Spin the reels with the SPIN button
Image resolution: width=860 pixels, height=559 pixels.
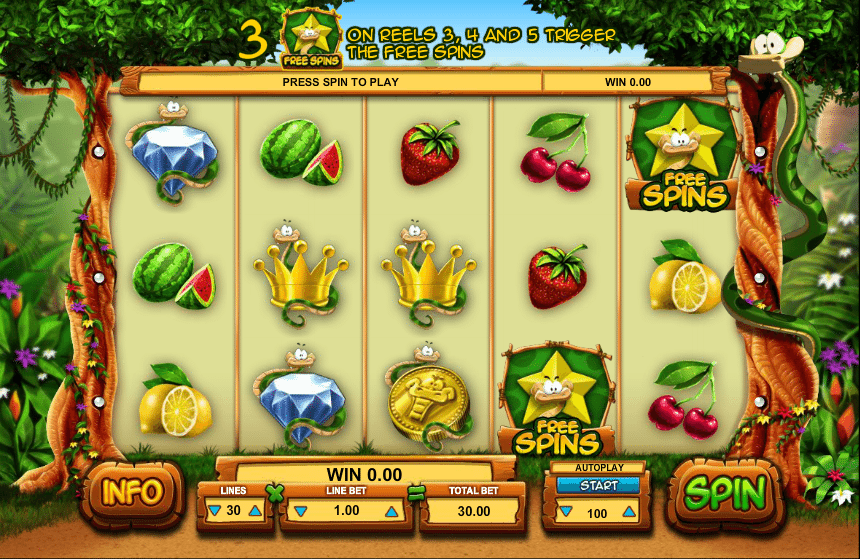[x=725, y=492]
